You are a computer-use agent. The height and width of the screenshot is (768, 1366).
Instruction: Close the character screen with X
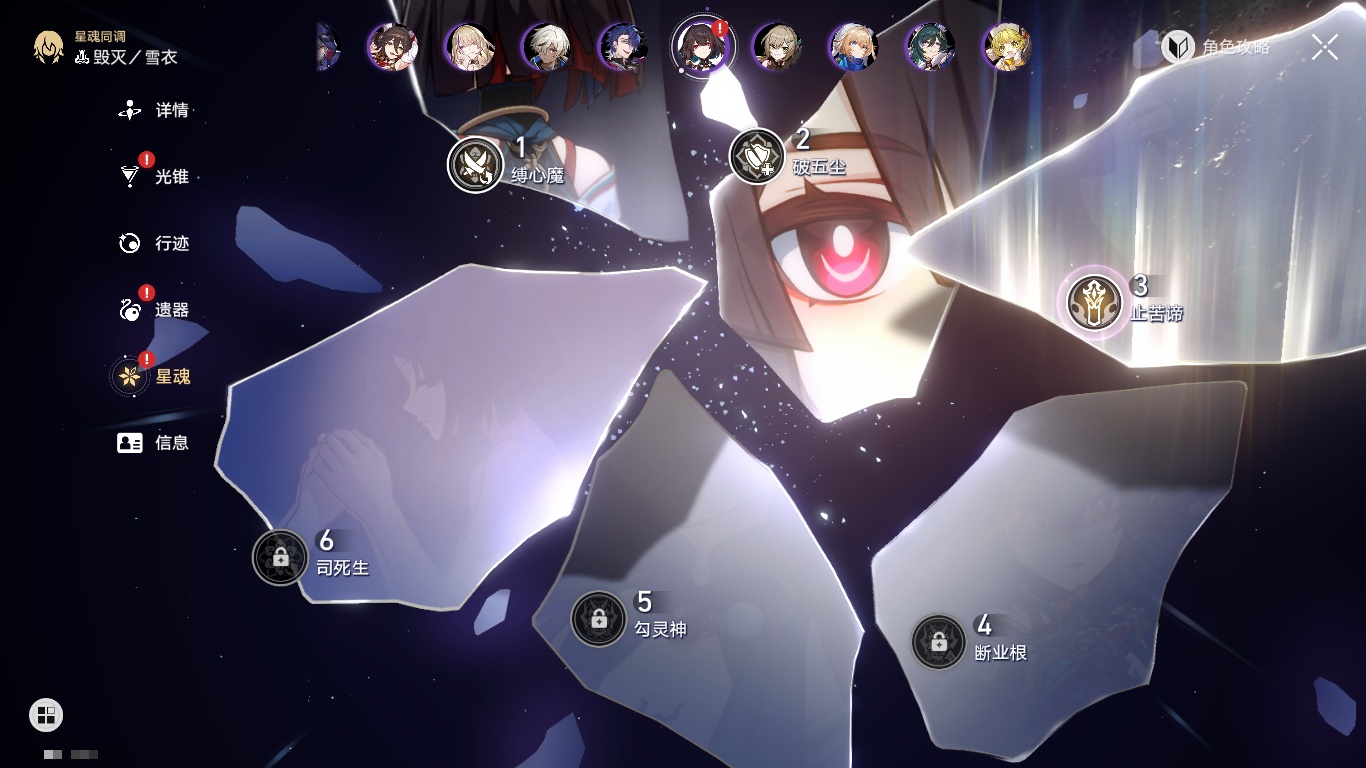1325,47
